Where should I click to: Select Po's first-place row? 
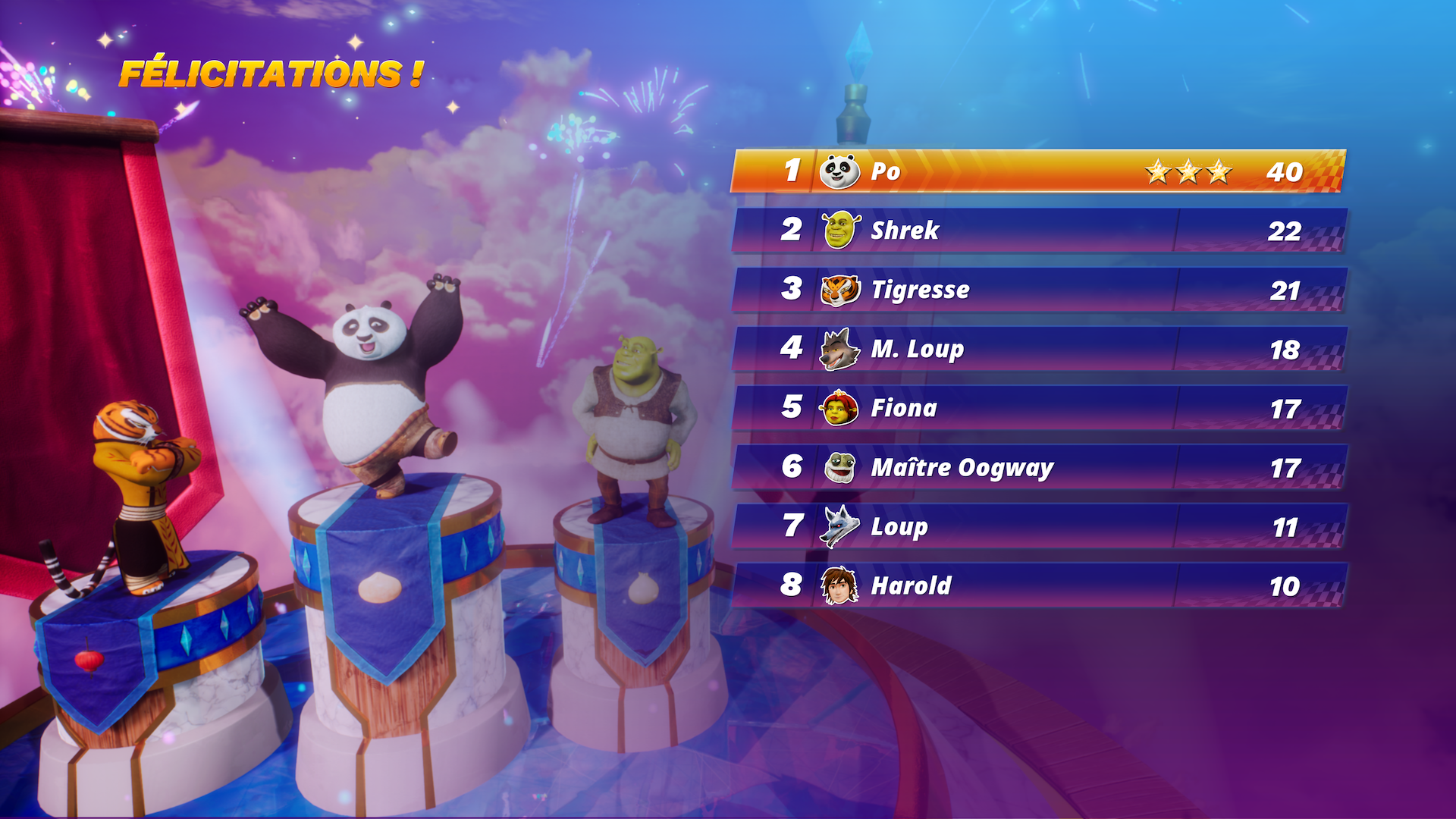(x=1037, y=171)
